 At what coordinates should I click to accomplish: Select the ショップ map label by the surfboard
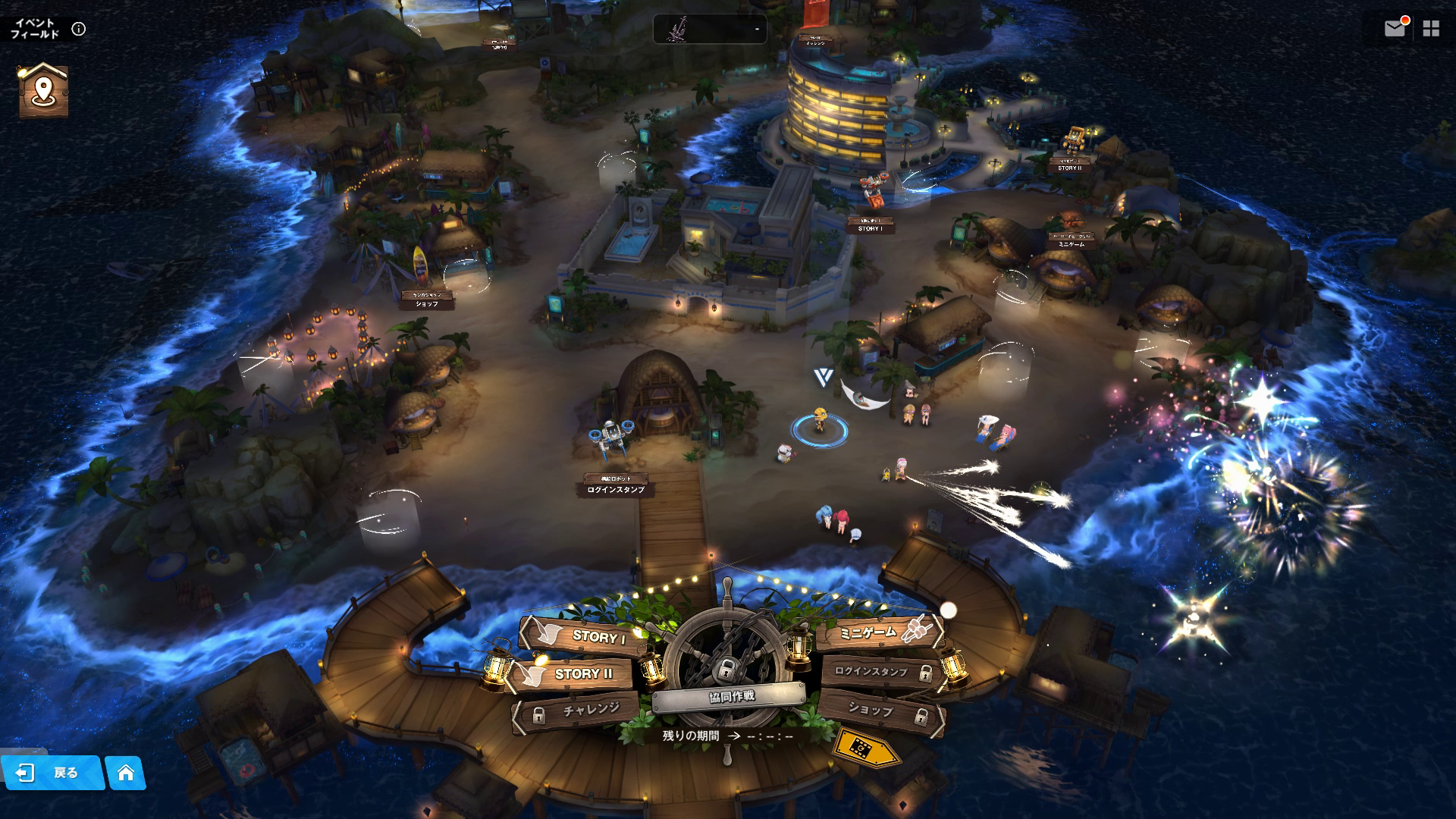pos(427,303)
